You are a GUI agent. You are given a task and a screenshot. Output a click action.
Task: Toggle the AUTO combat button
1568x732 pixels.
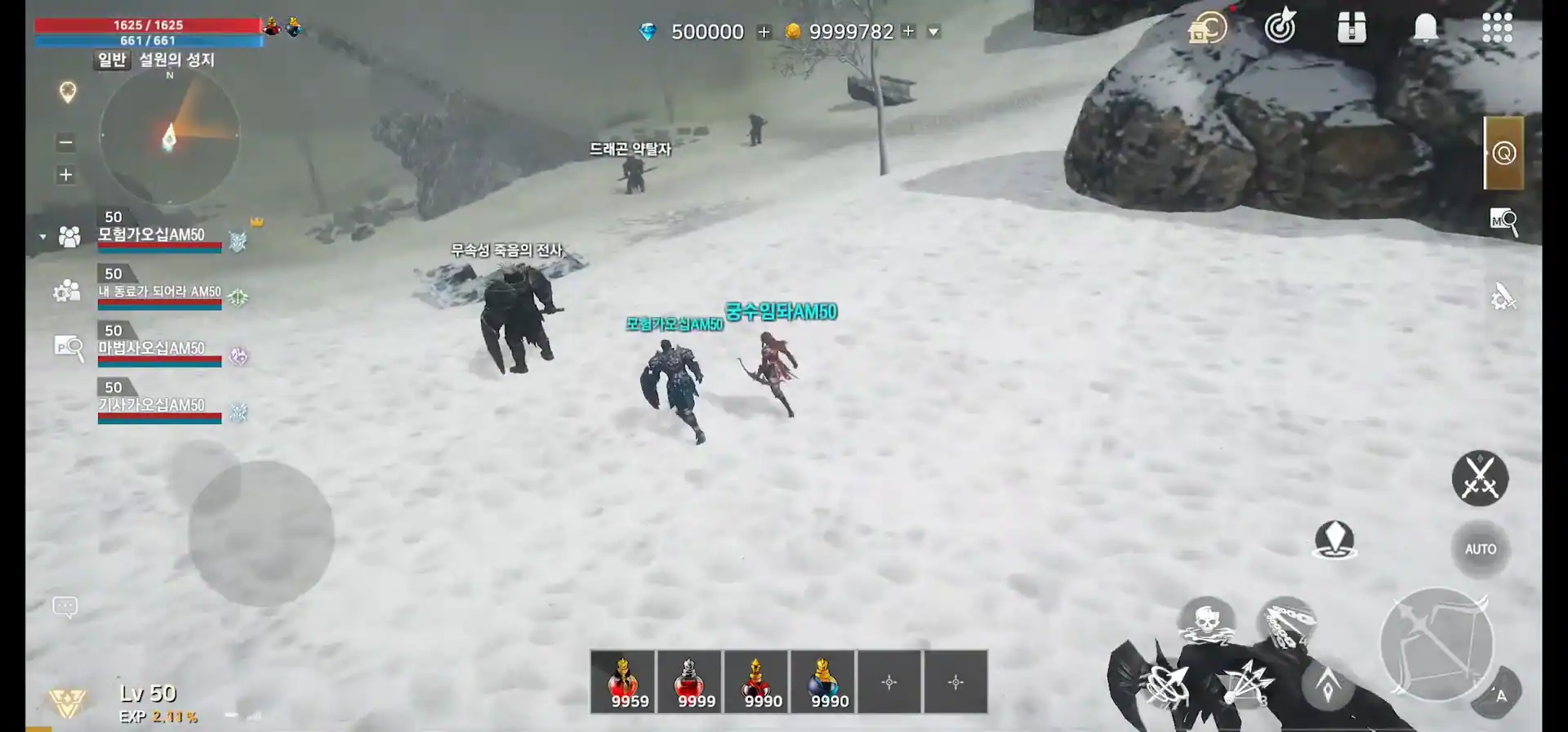click(1480, 549)
